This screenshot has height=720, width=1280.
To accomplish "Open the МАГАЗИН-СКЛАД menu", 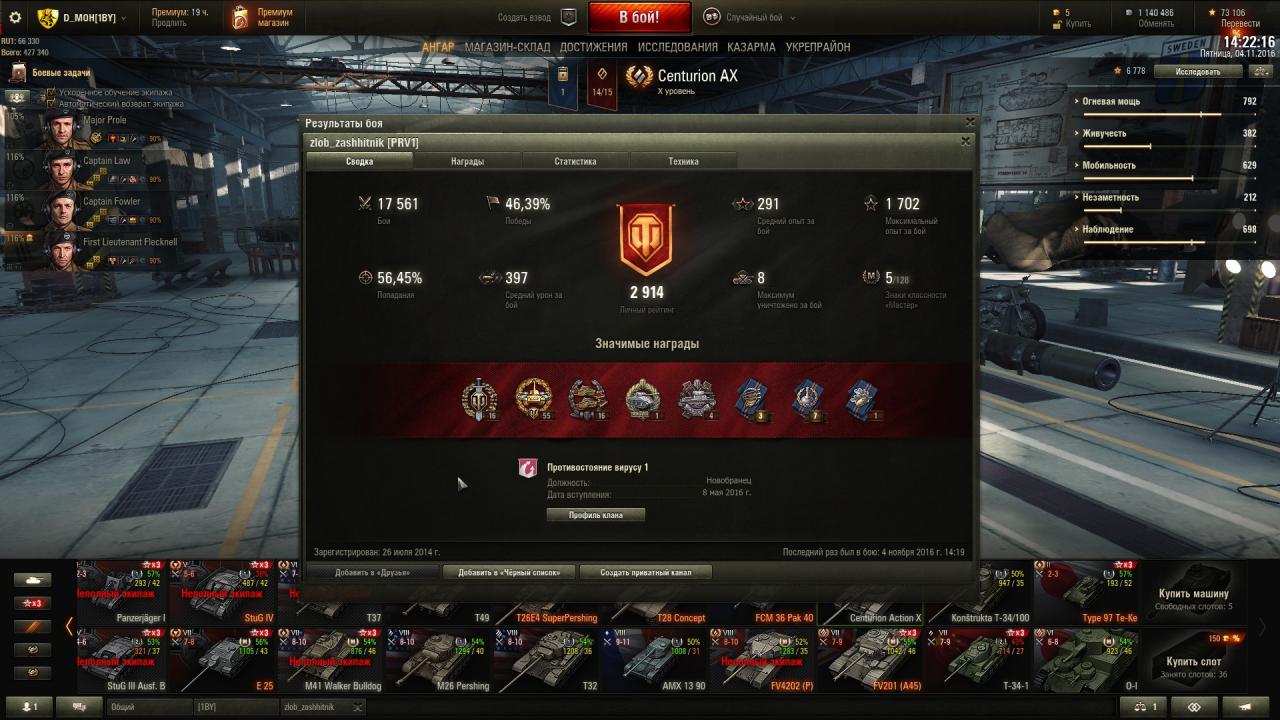I will 507,47.
